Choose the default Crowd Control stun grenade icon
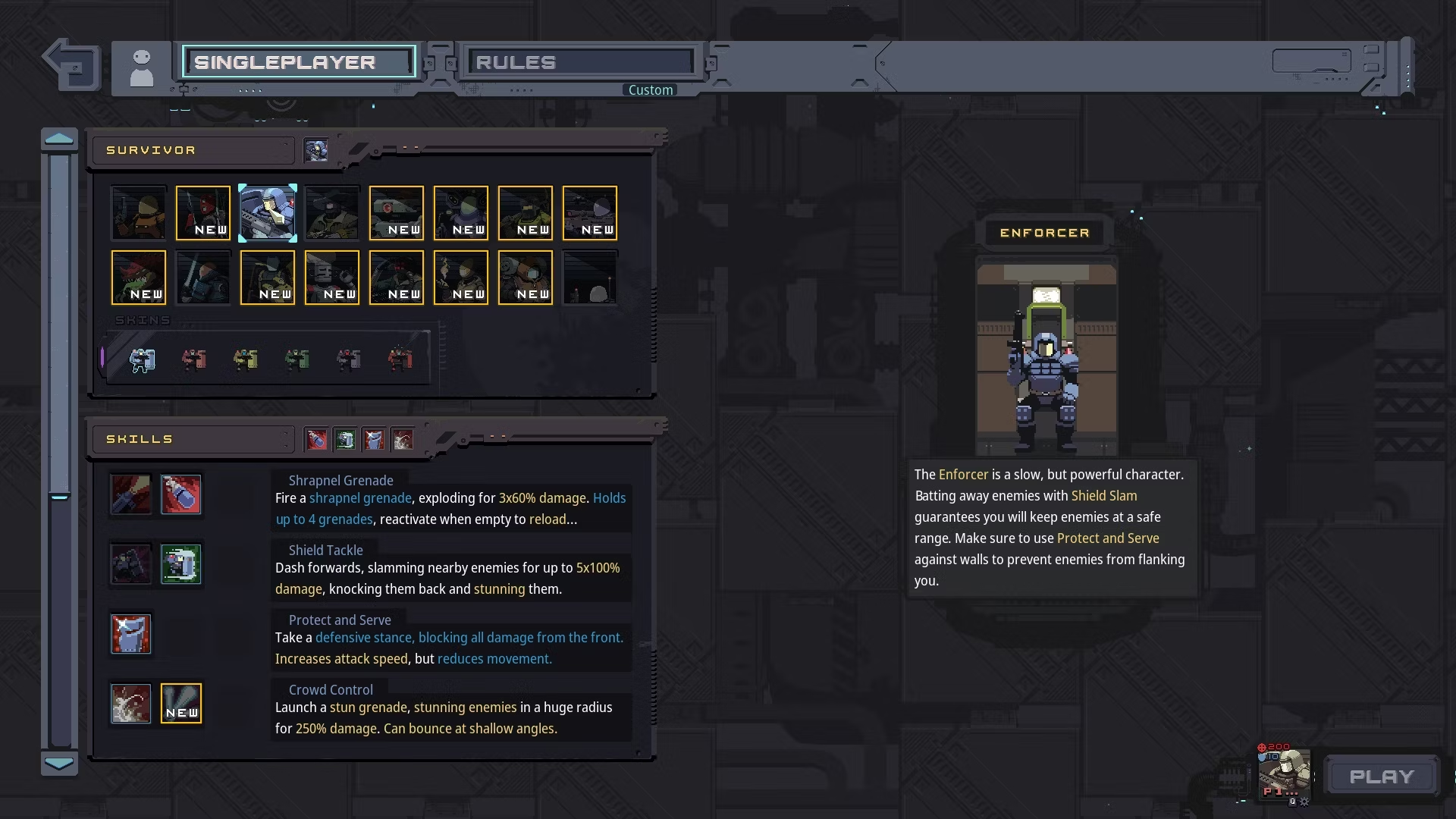Screen dimensions: 1456x819 [131, 704]
